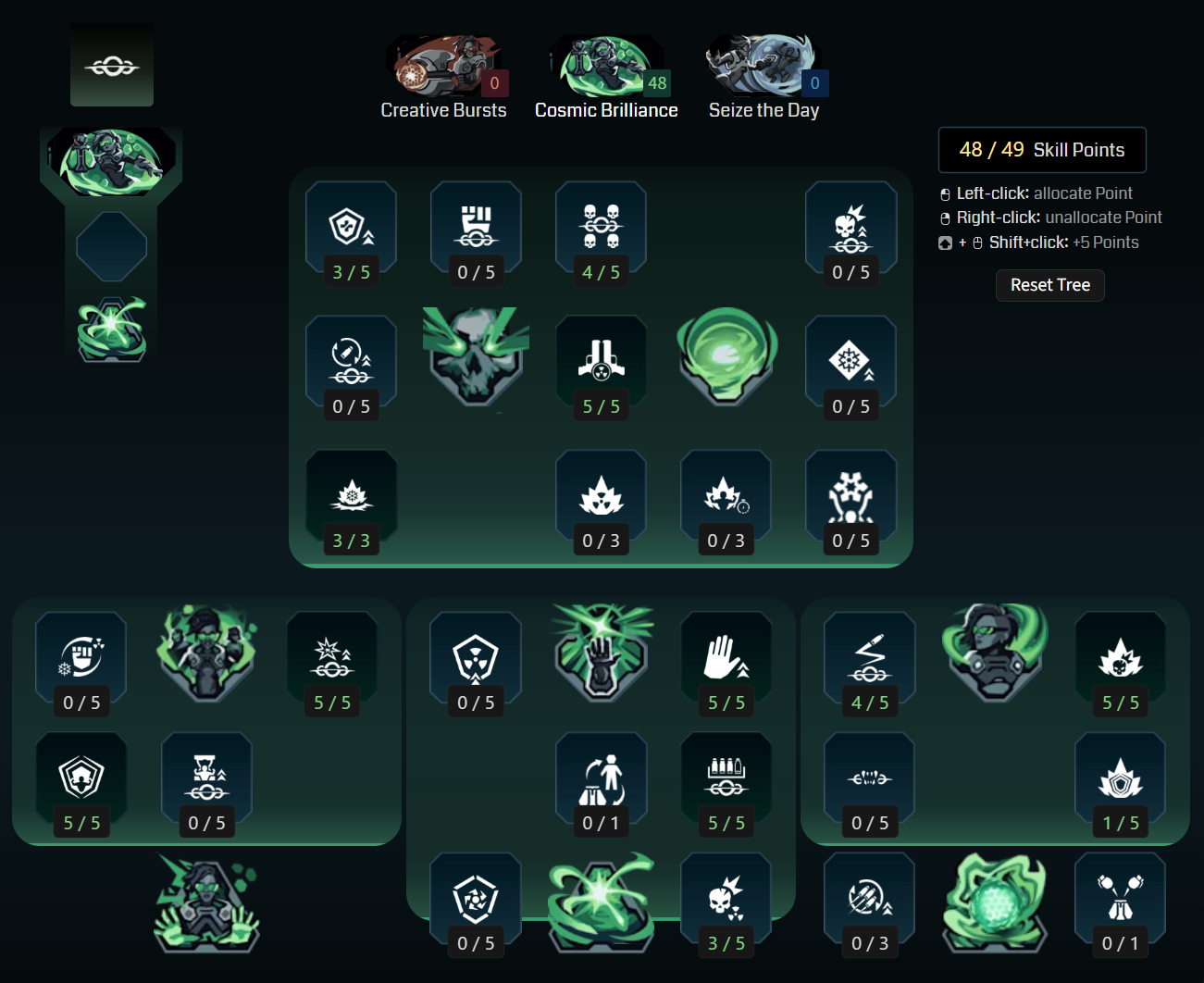Click the Reset Tree button
The width and height of the screenshot is (1204, 983).
pyautogui.click(x=1049, y=285)
